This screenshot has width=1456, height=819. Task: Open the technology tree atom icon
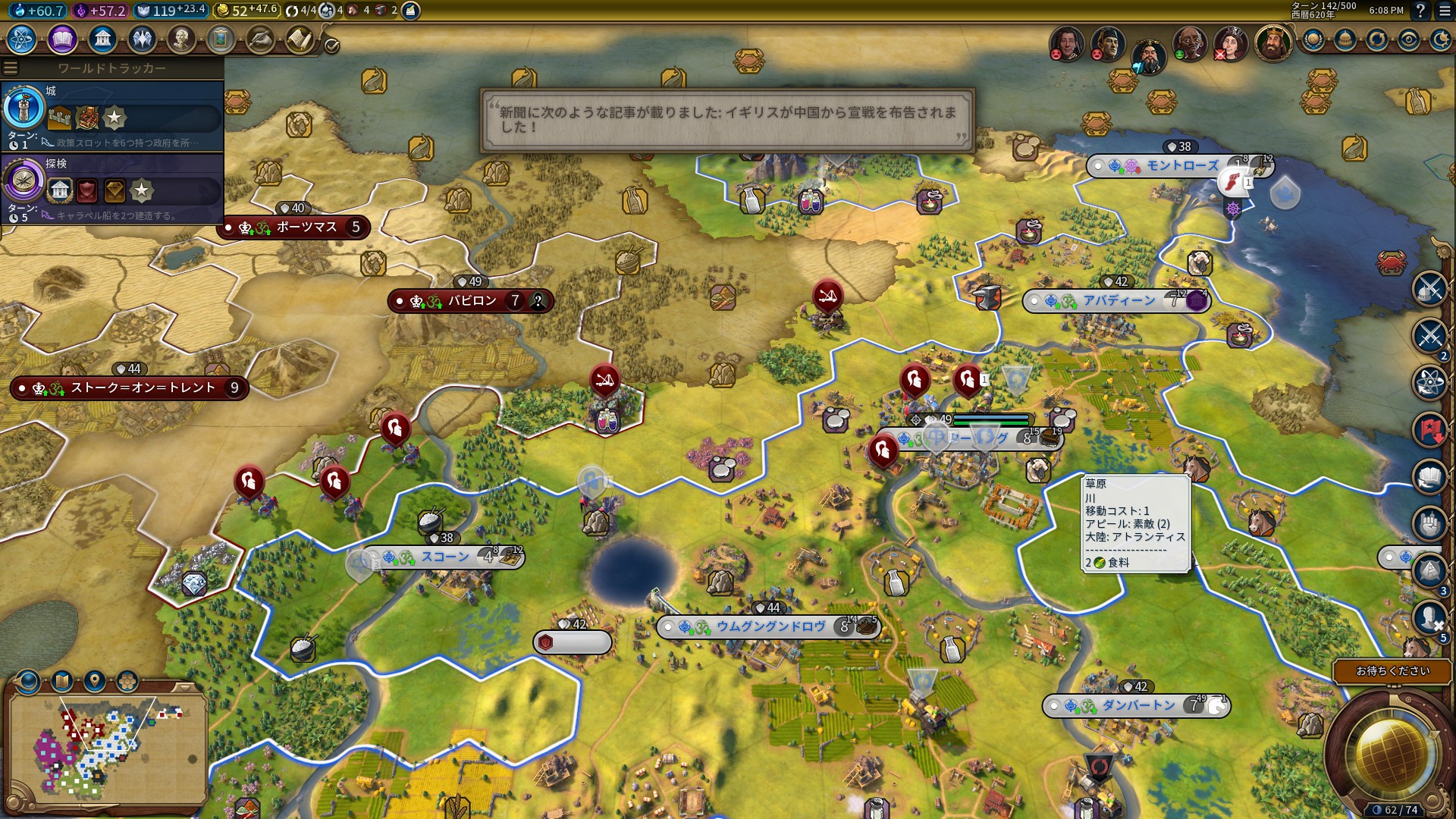(22, 39)
